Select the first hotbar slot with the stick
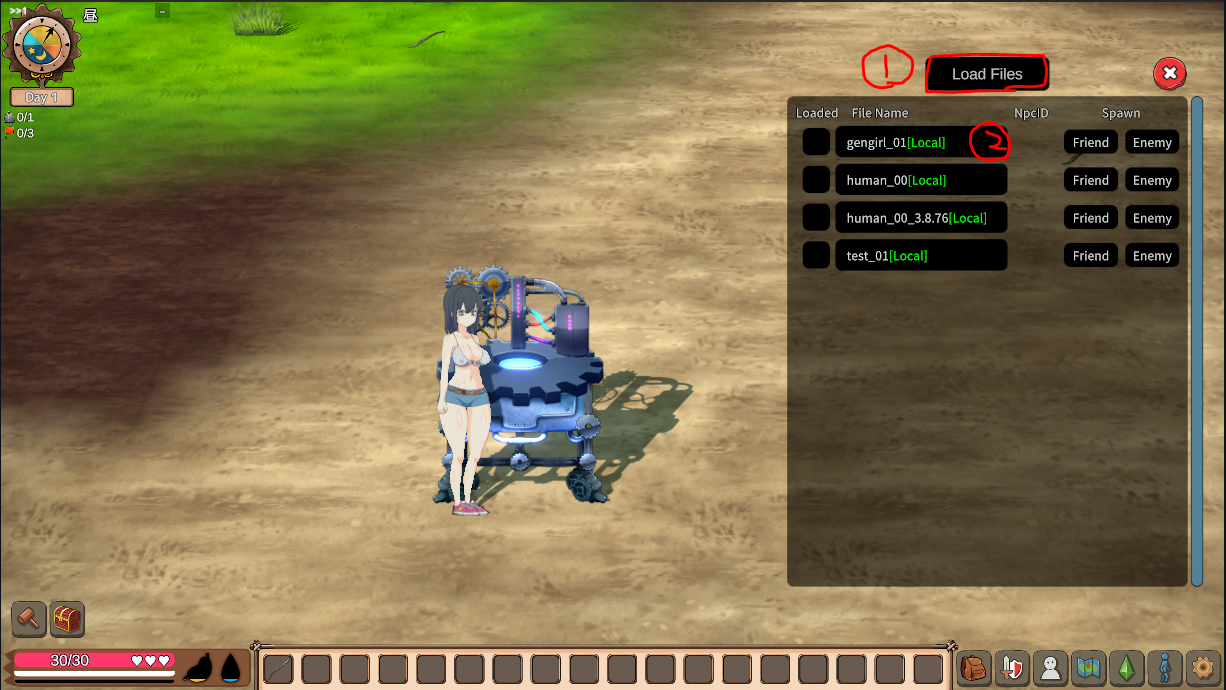Image resolution: width=1226 pixels, height=690 pixels. (278, 669)
